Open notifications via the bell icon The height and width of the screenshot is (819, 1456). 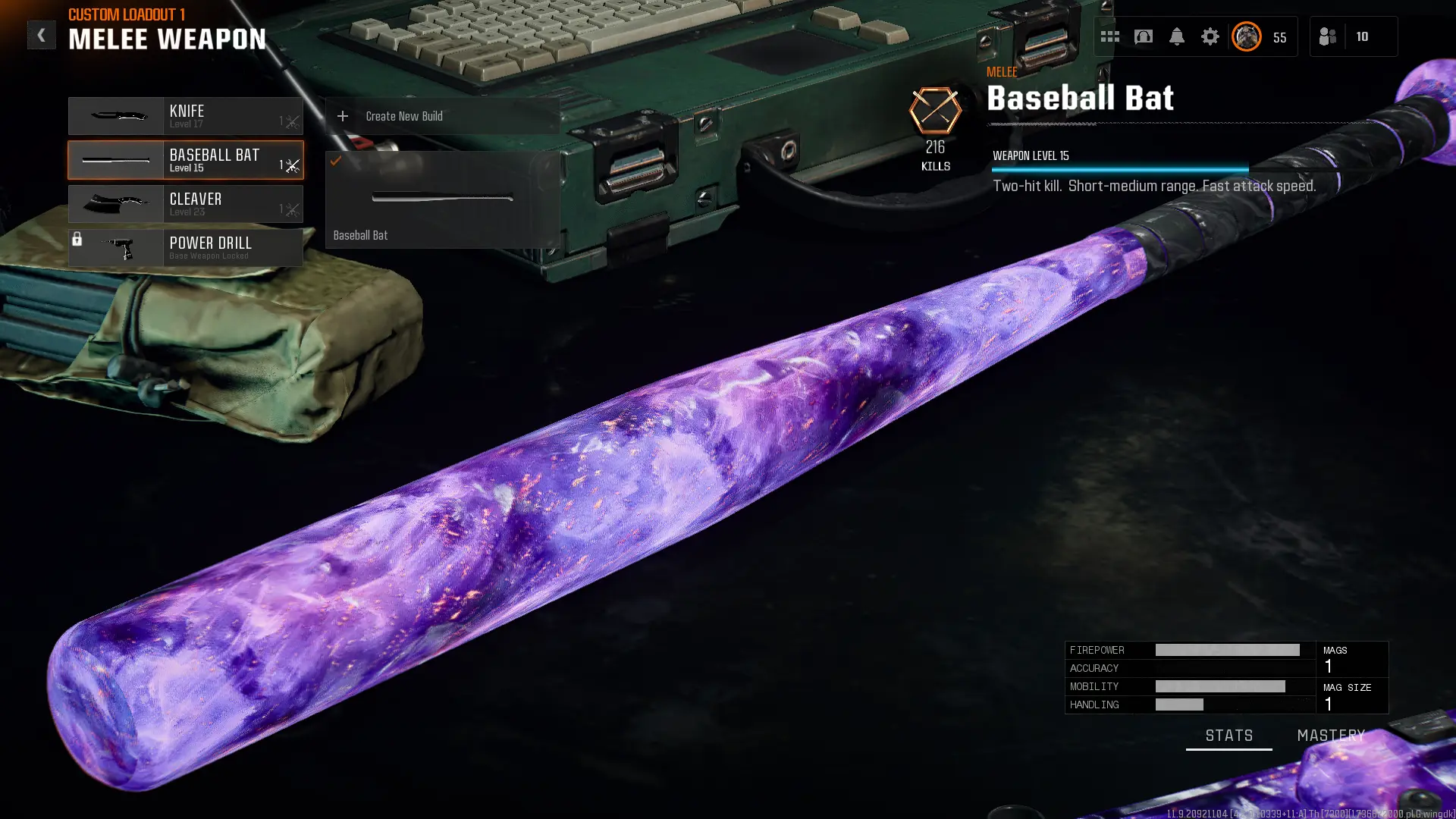click(x=1178, y=36)
